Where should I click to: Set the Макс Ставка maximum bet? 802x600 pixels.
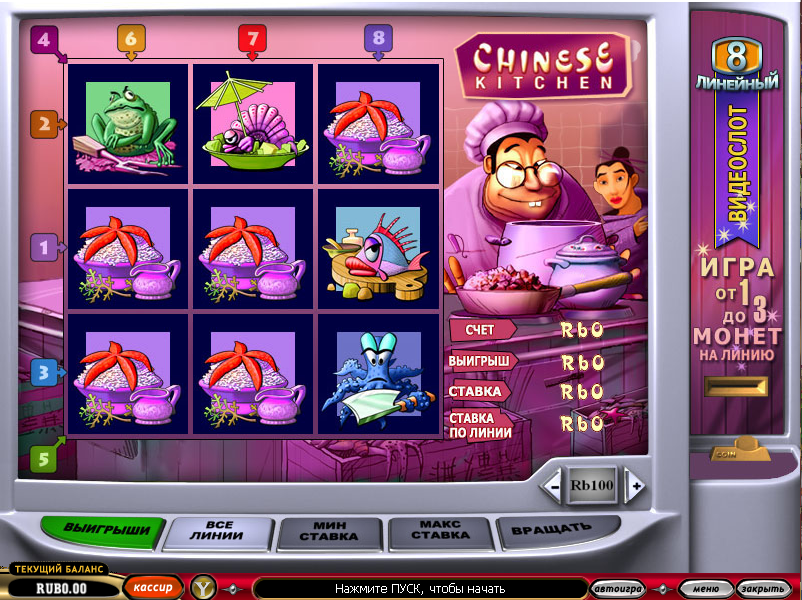point(440,529)
